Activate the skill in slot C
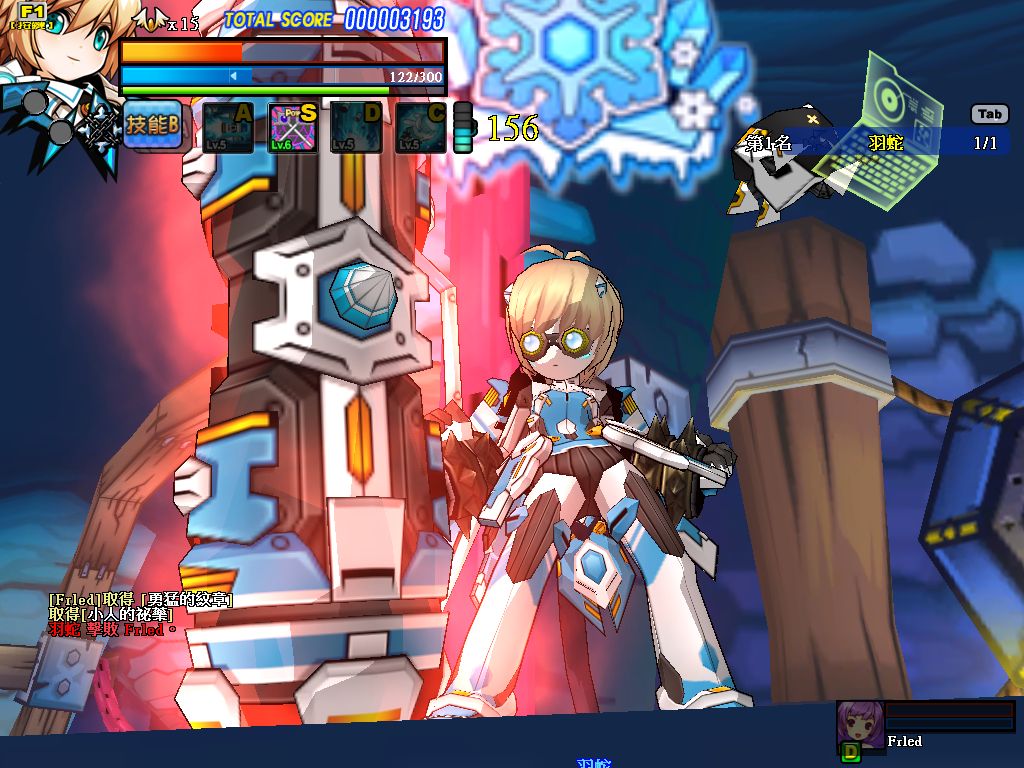Screen dimensions: 1024x768 (x=420, y=128)
